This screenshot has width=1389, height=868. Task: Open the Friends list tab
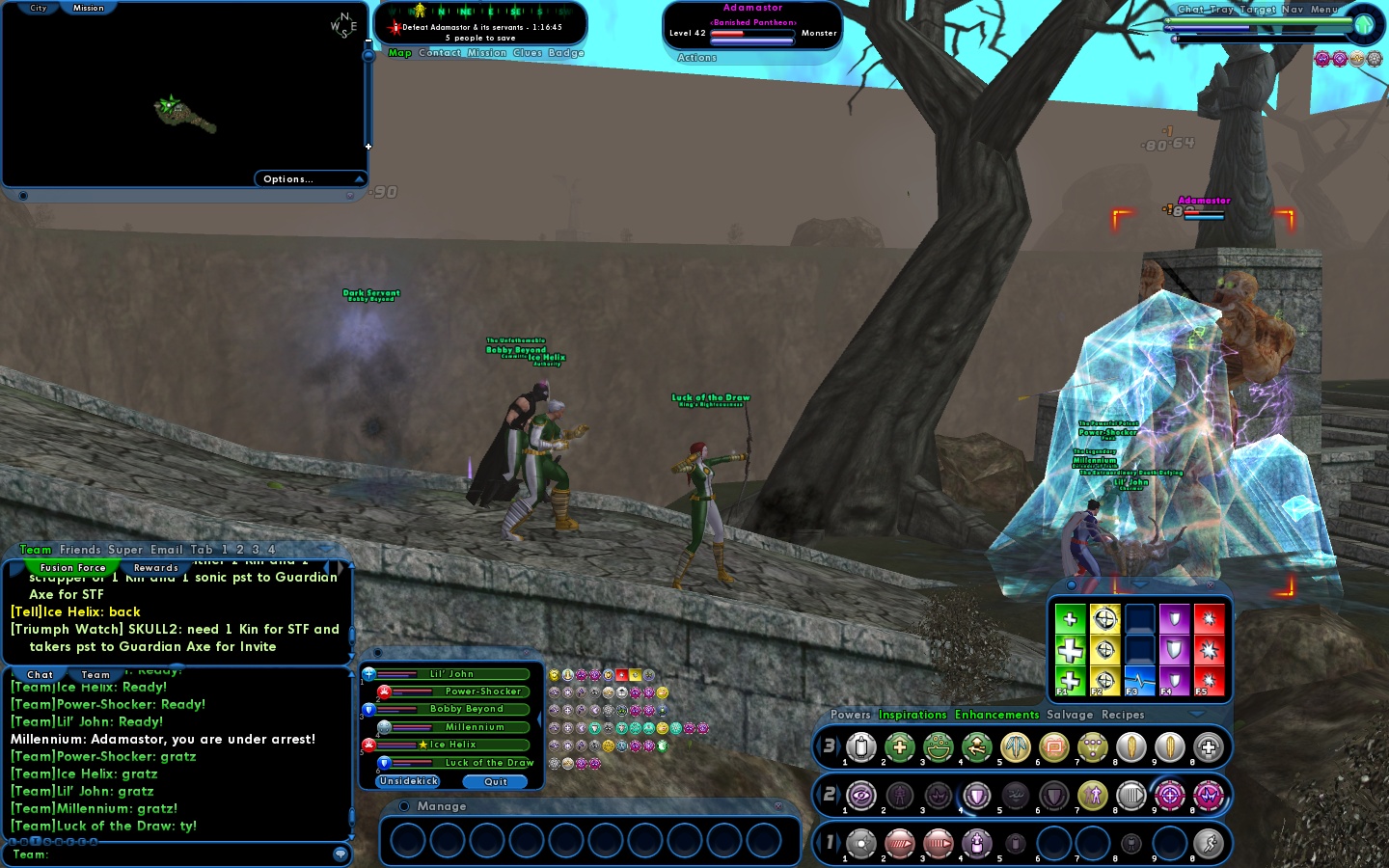[x=80, y=550]
